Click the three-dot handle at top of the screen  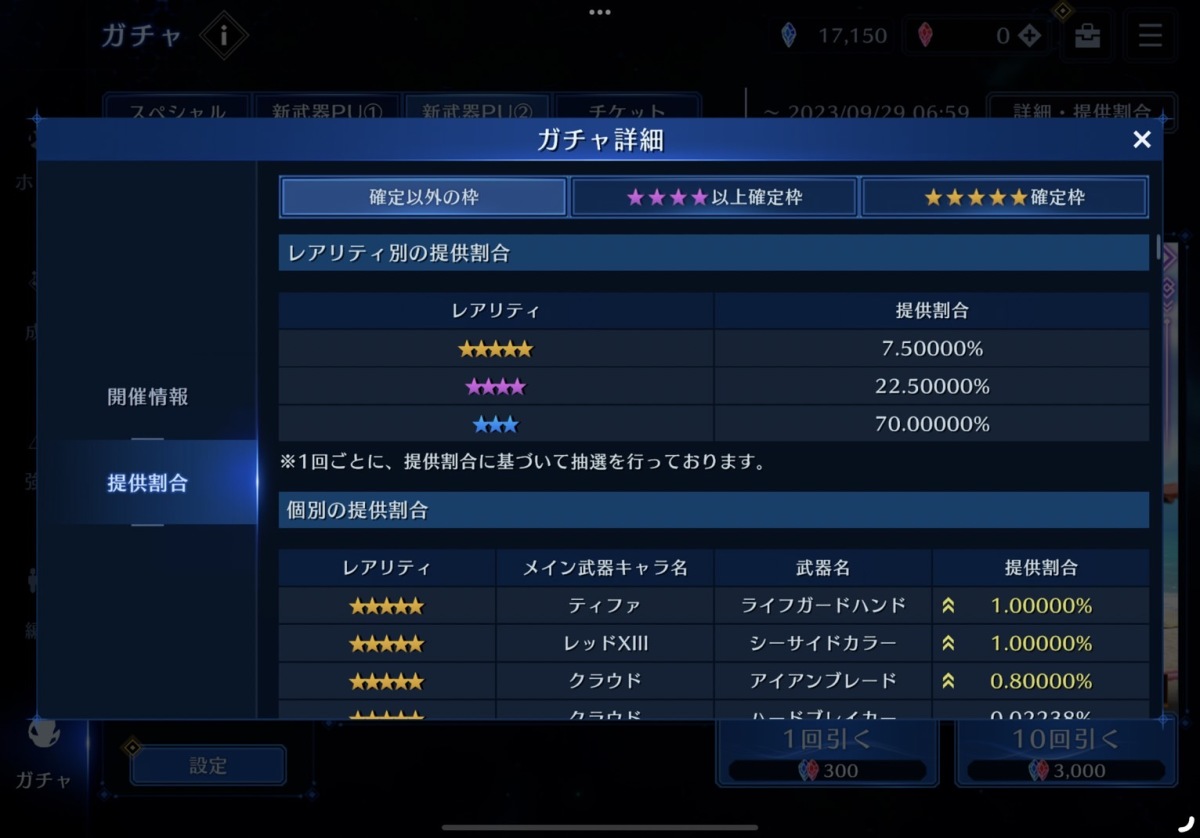click(600, 13)
